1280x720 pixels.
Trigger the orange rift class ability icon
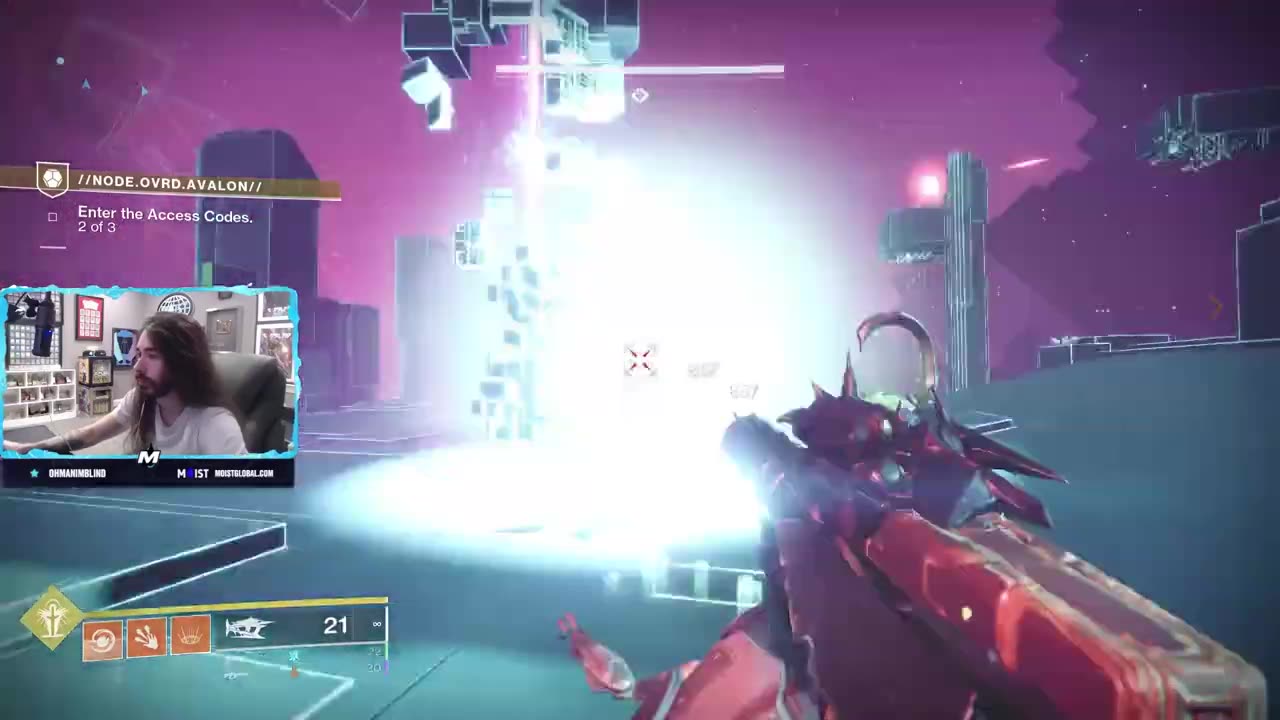[190, 635]
